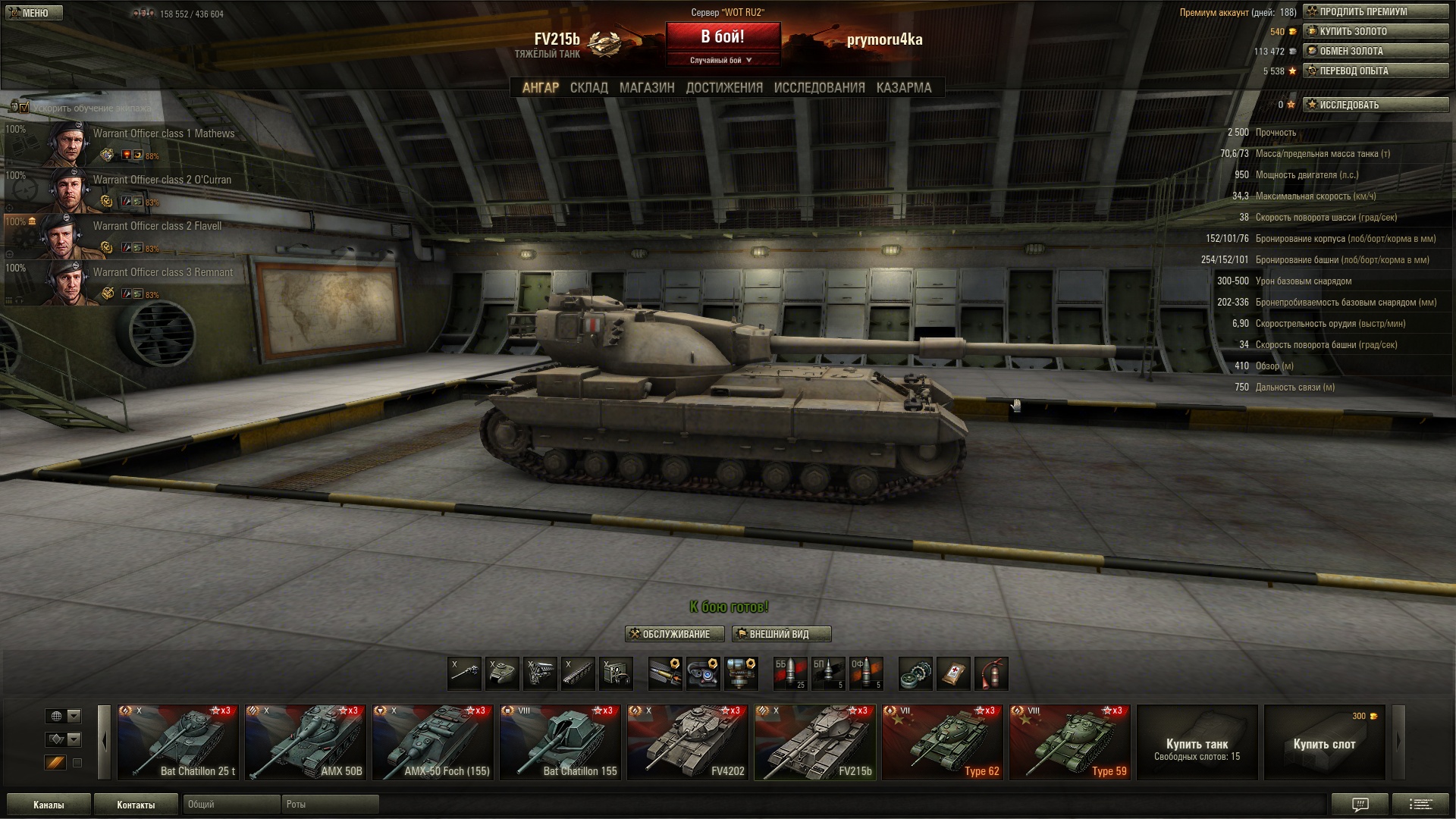Show the ДОСТИЖЕНИЯ tab
Image resolution: width=1456 pixels, height=819 pixels.
[x=723, y=88]
